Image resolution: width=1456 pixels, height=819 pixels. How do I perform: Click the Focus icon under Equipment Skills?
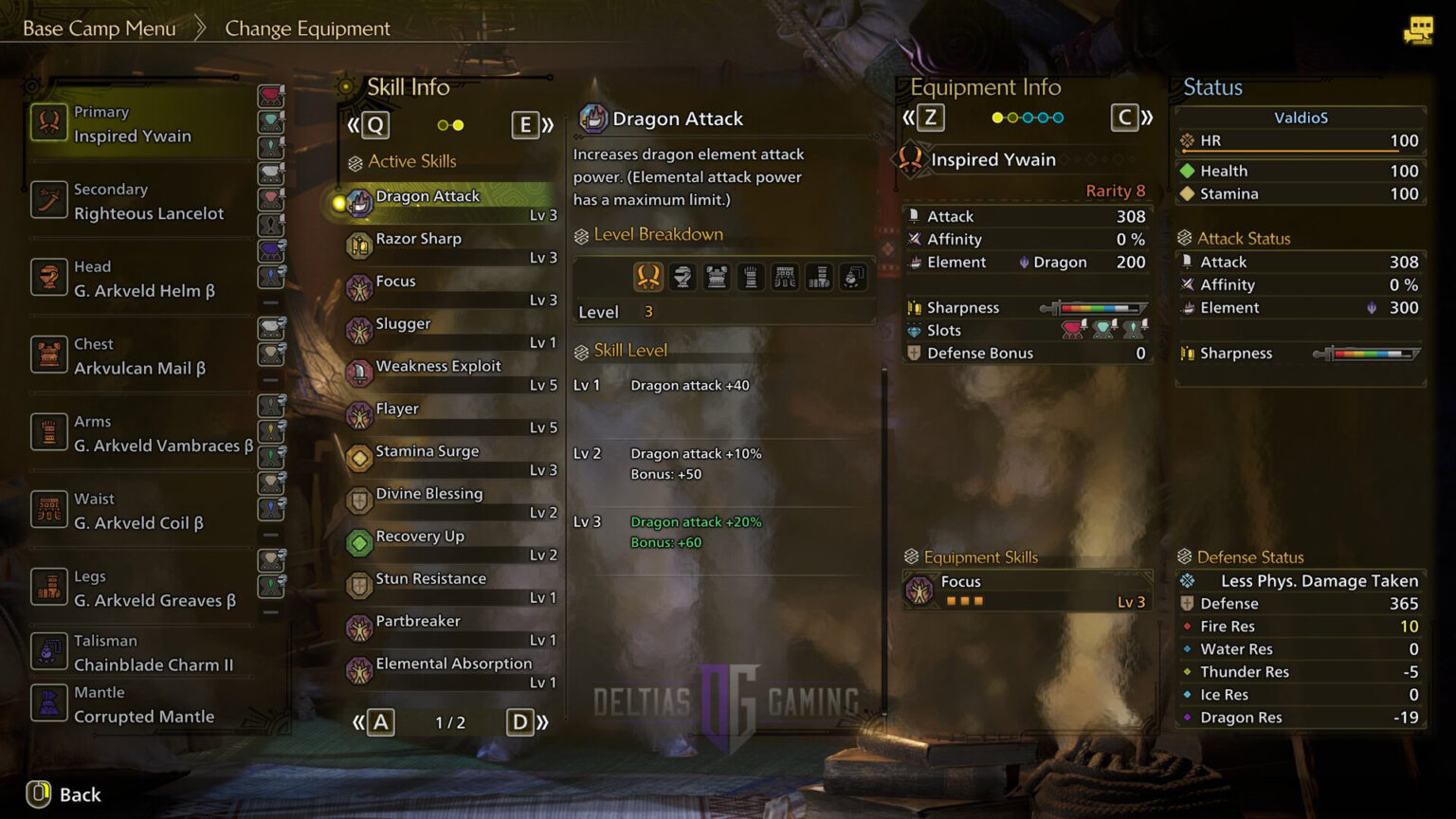pyautogui.click(x=917, y=589)
